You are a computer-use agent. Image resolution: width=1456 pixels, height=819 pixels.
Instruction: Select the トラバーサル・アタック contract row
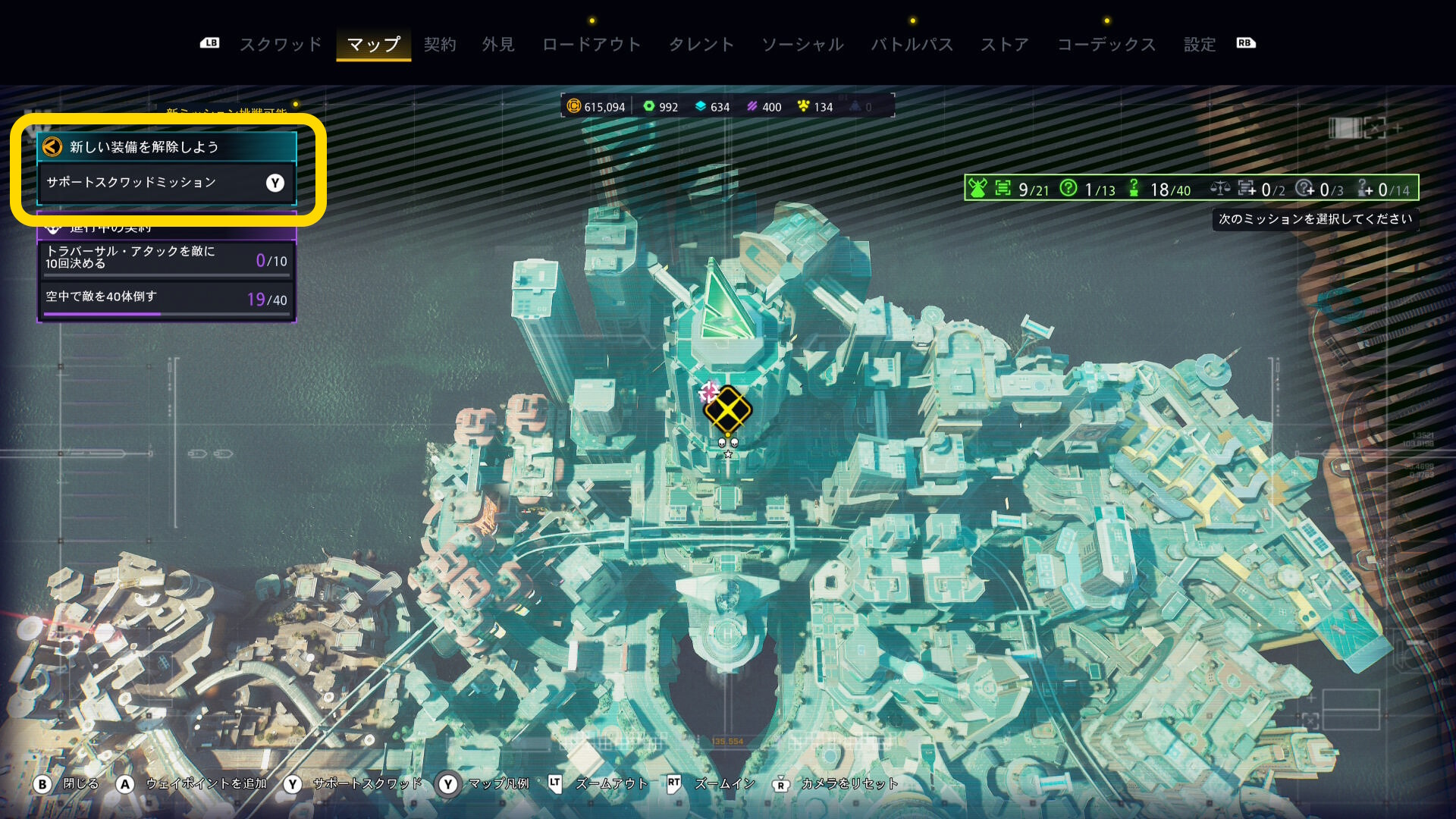click(x=166, y=258)
